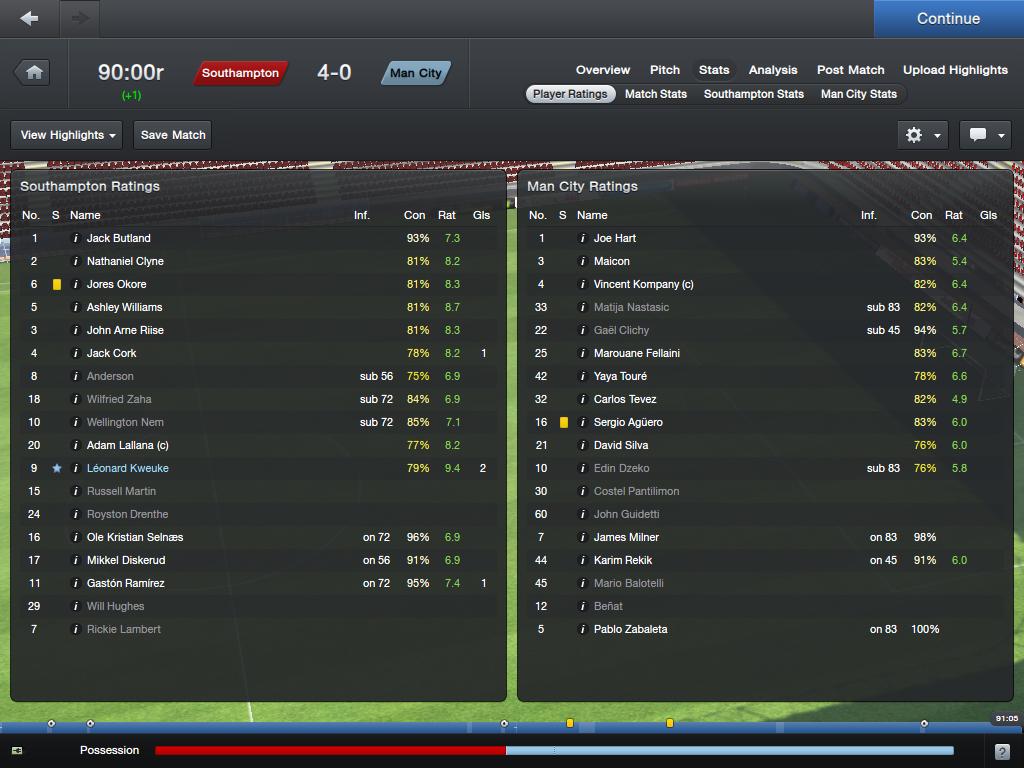Choose Upload Highlights

(955, 70)
